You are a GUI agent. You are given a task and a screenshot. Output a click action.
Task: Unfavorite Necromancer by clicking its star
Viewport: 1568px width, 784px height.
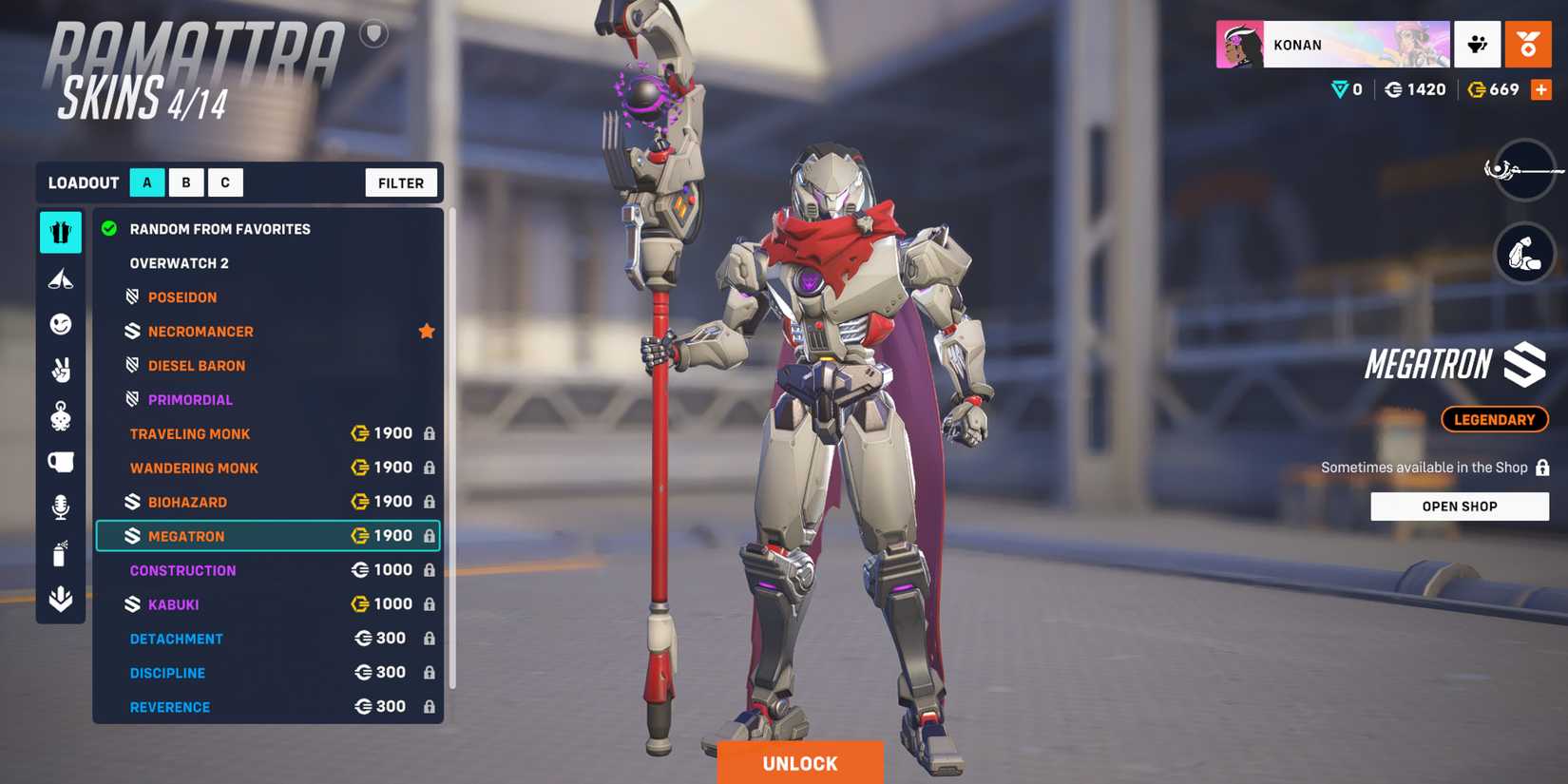click(x=426, y=331)
